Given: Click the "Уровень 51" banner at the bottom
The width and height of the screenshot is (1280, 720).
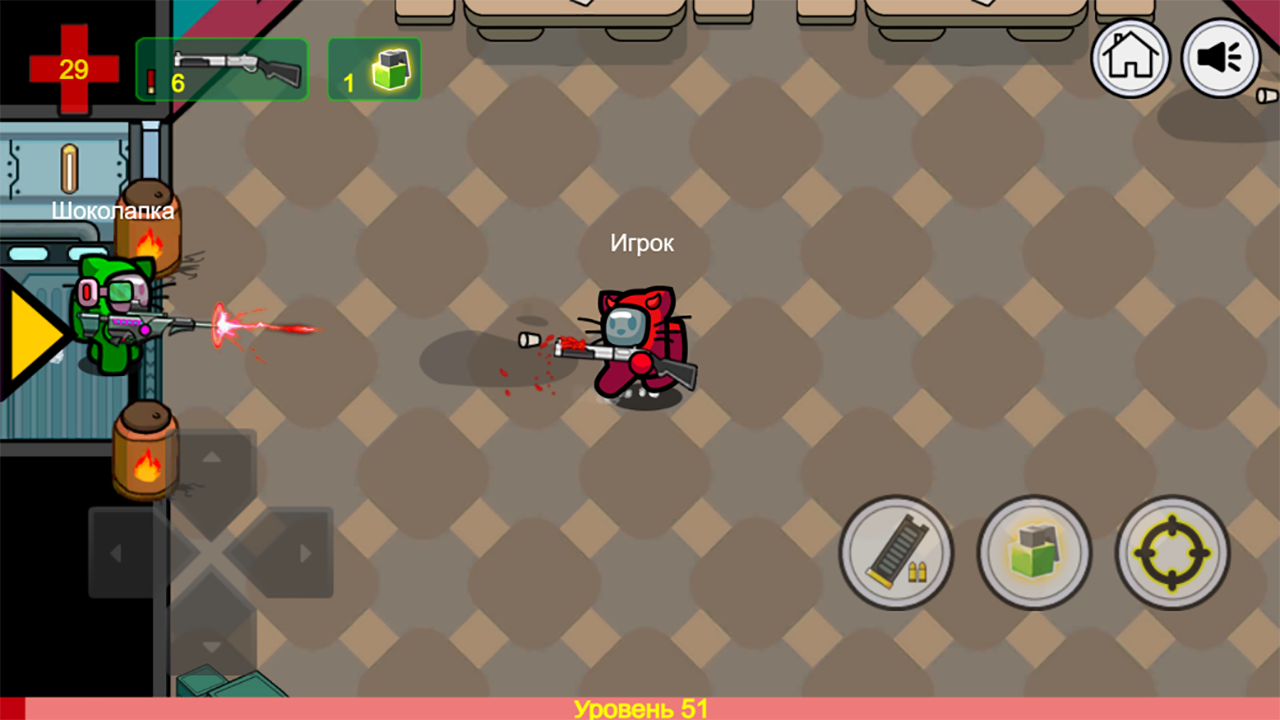Looking at the screenshot, I should click(640, 708).
